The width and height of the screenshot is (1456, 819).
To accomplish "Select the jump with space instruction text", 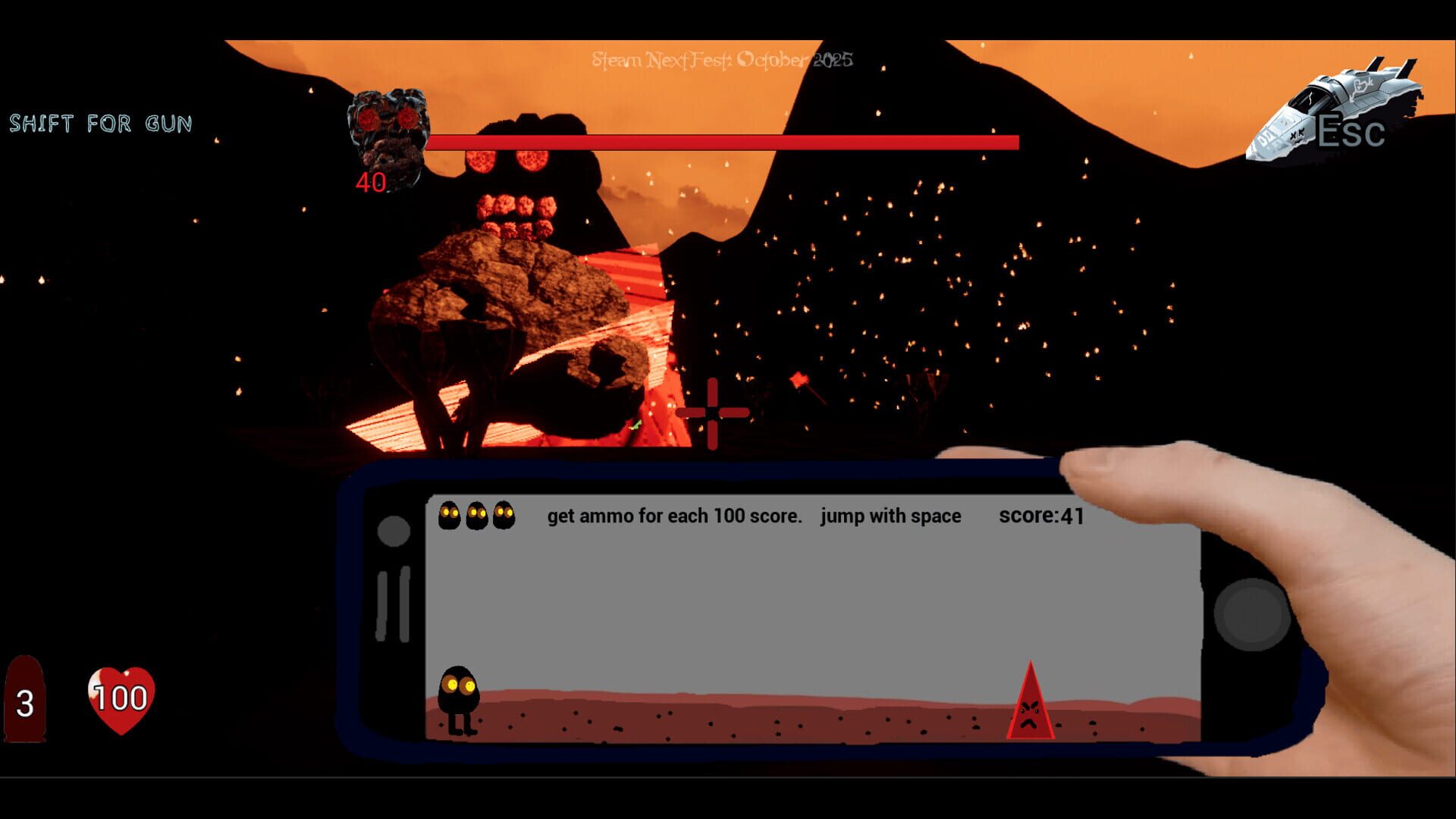I will pyautogui.click(x=891, y=516).
